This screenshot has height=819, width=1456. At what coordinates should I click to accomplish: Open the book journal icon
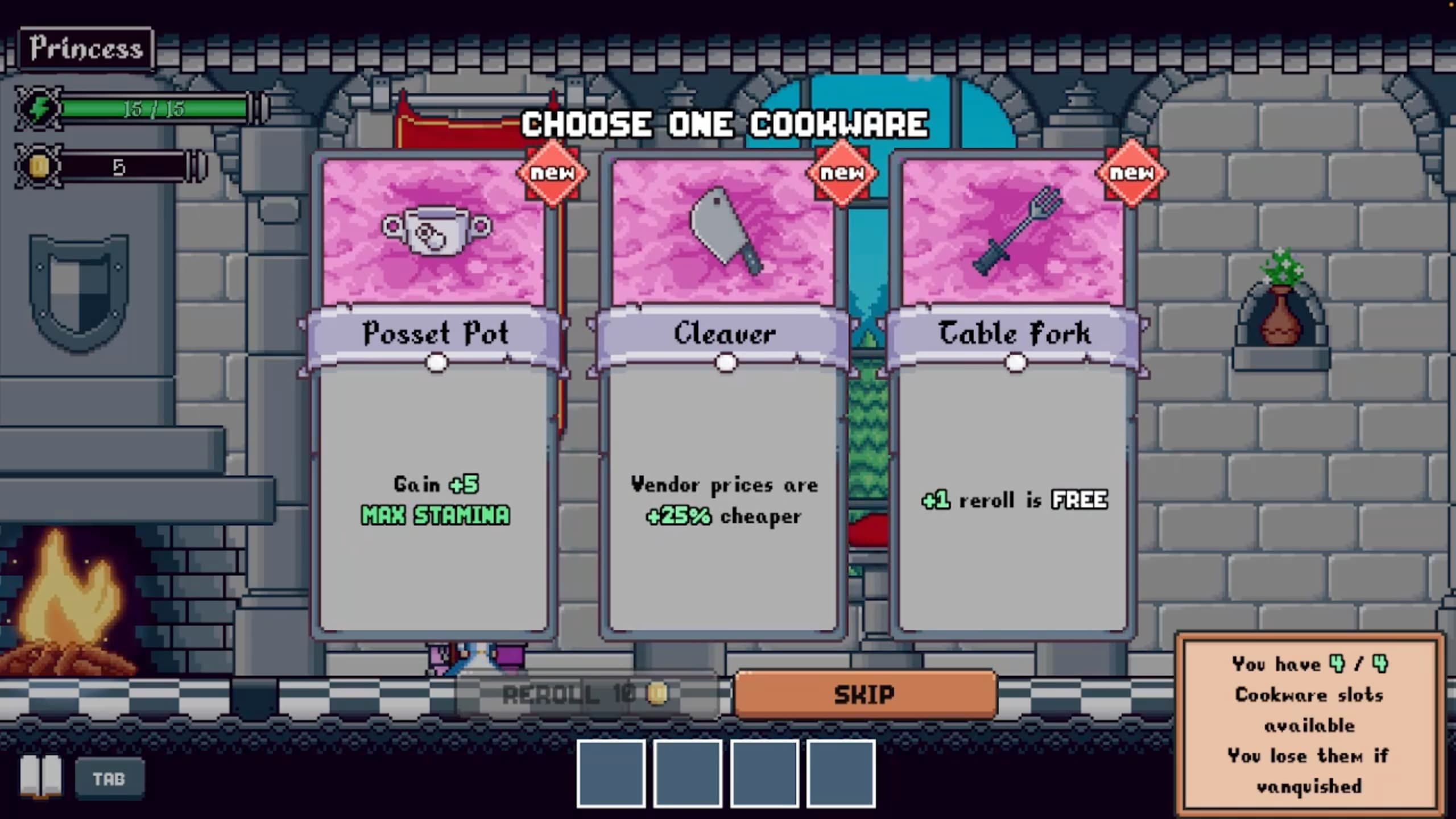41,777
